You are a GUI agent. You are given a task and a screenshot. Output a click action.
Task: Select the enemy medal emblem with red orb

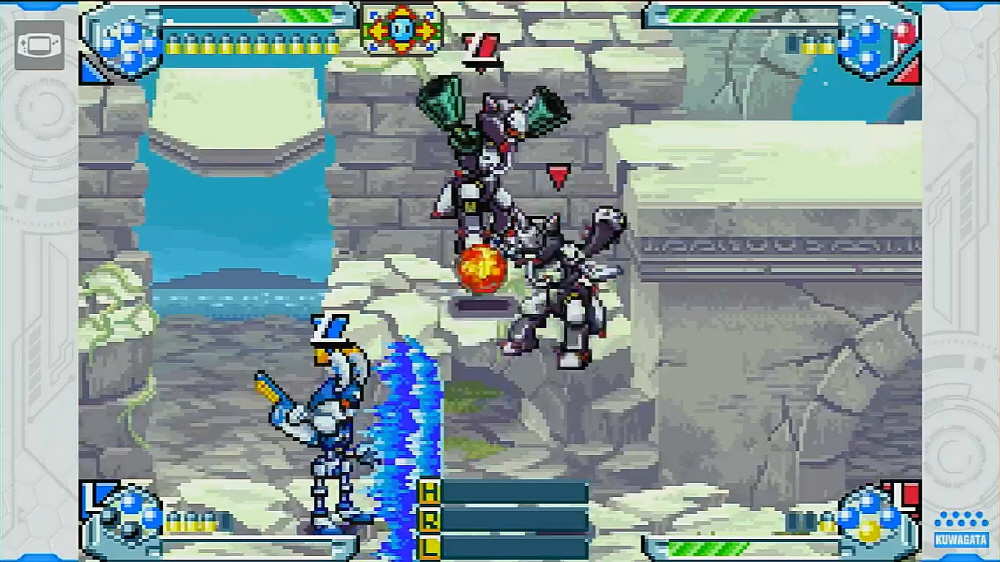pyautogui.click(x=872, y=40)
